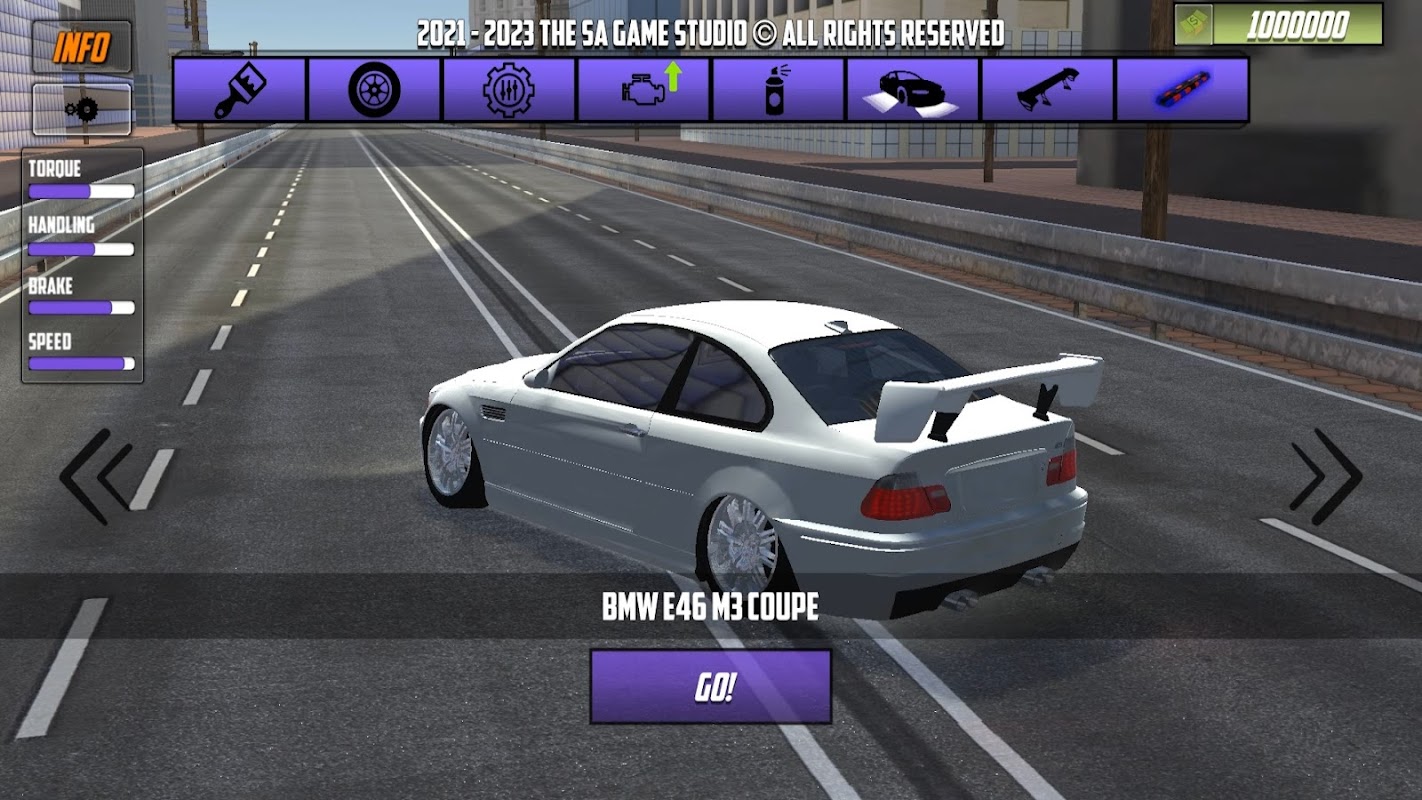Open the INFO panel
The width and height of the screenshot is (1422, 800).
point(81,47)
